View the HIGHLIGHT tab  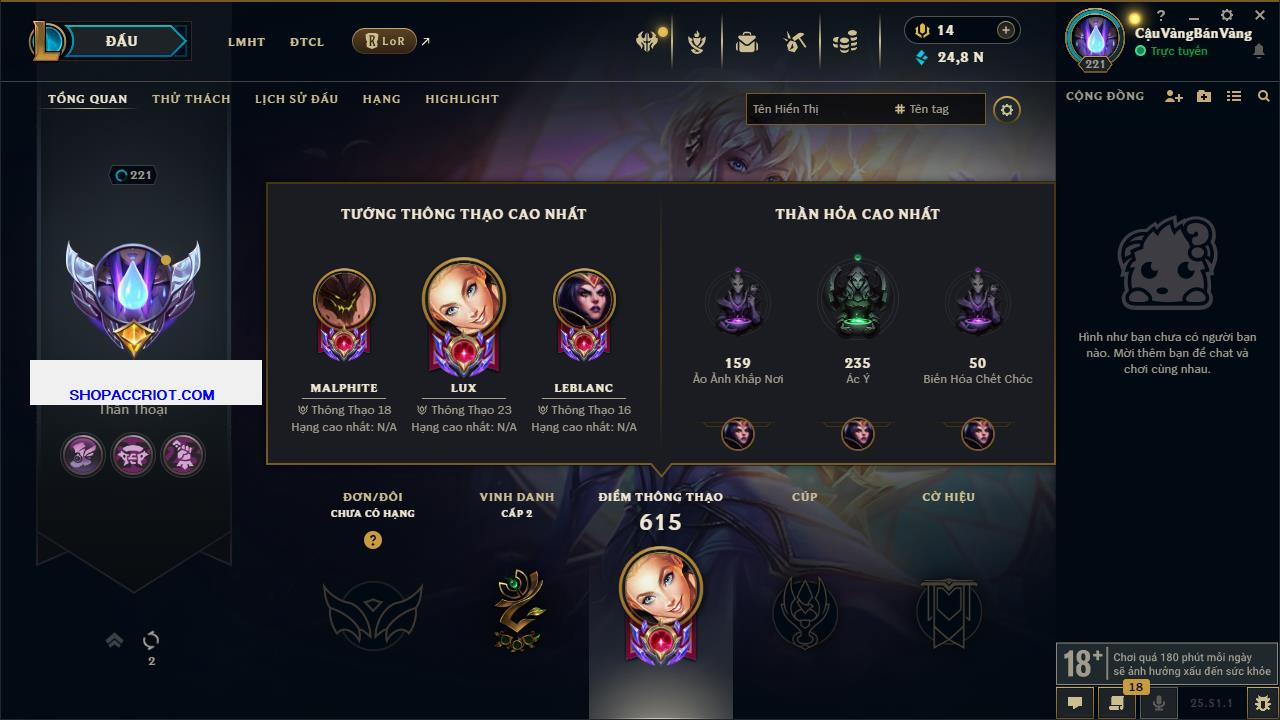461,99
